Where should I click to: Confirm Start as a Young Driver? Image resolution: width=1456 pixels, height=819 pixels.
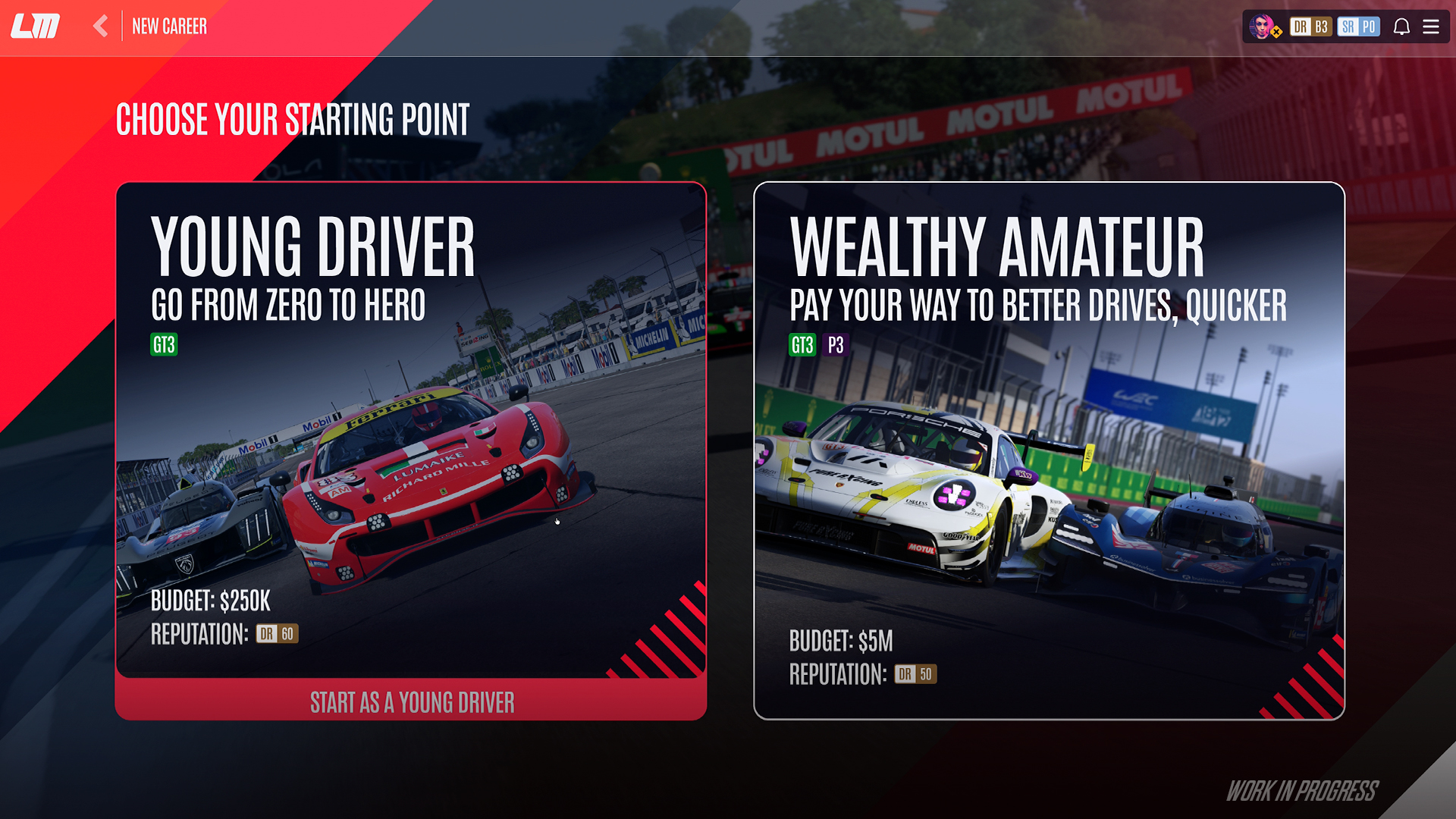click(411, 702)
